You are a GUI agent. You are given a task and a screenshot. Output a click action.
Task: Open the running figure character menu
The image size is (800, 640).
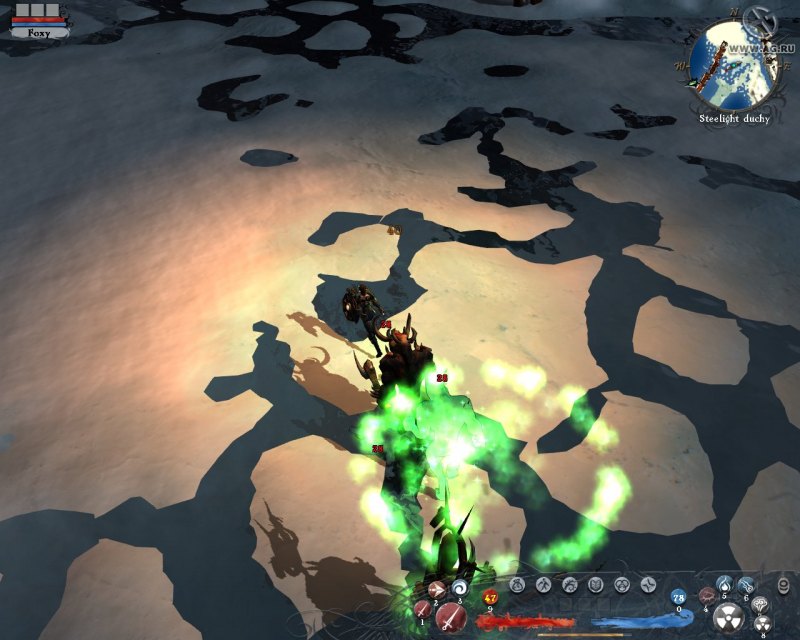[543, 585]
